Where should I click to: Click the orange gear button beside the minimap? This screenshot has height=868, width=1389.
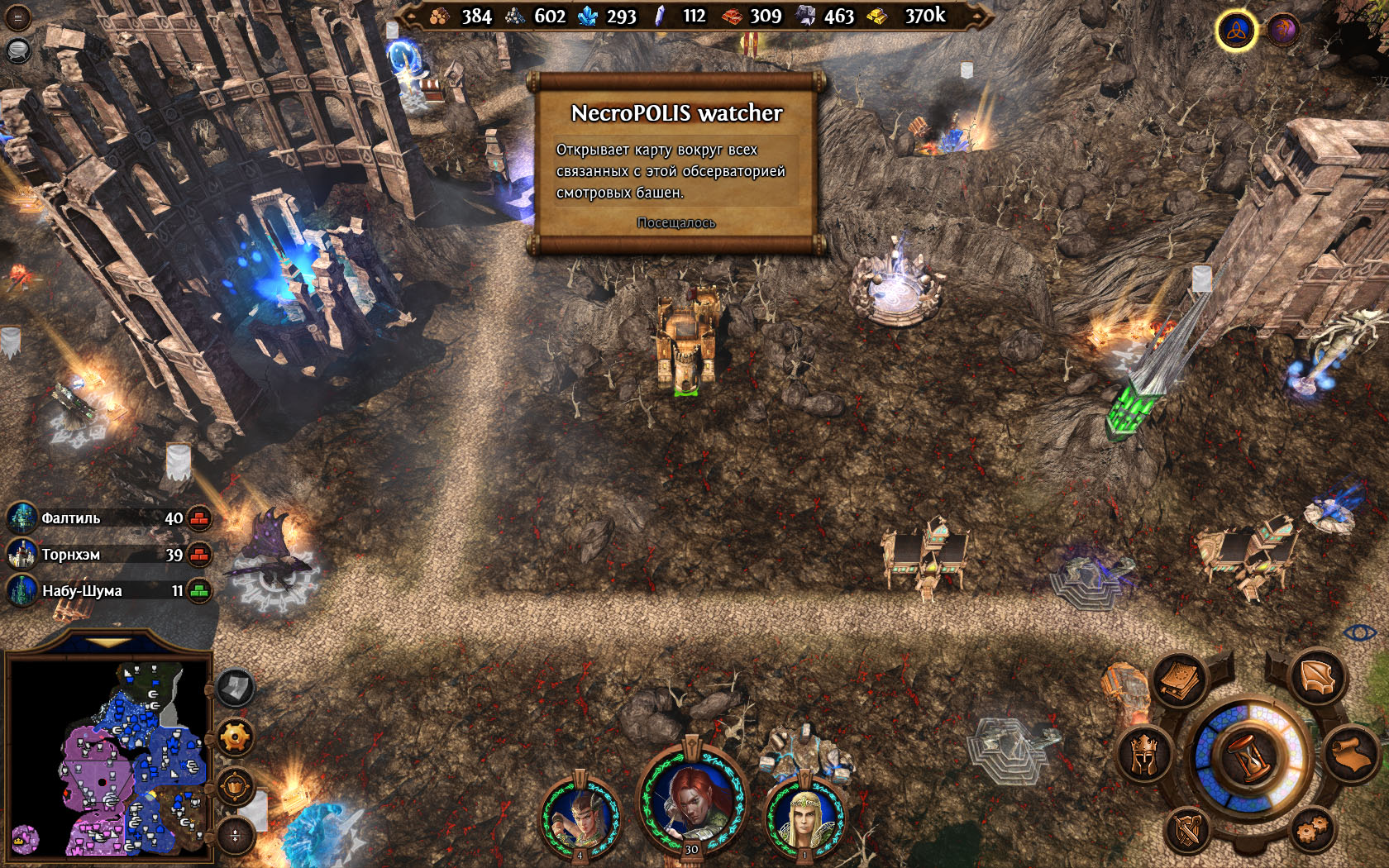(235, 737)
